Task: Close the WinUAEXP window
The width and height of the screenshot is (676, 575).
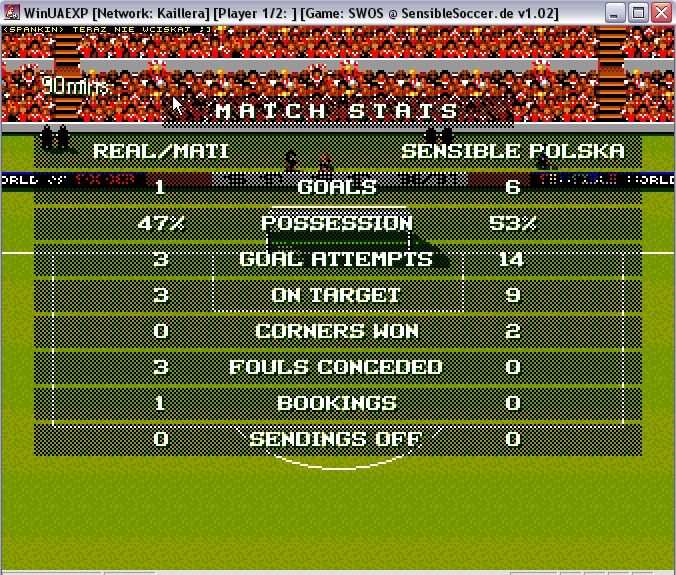Action: pyautogui.click(x=662, y=12)
